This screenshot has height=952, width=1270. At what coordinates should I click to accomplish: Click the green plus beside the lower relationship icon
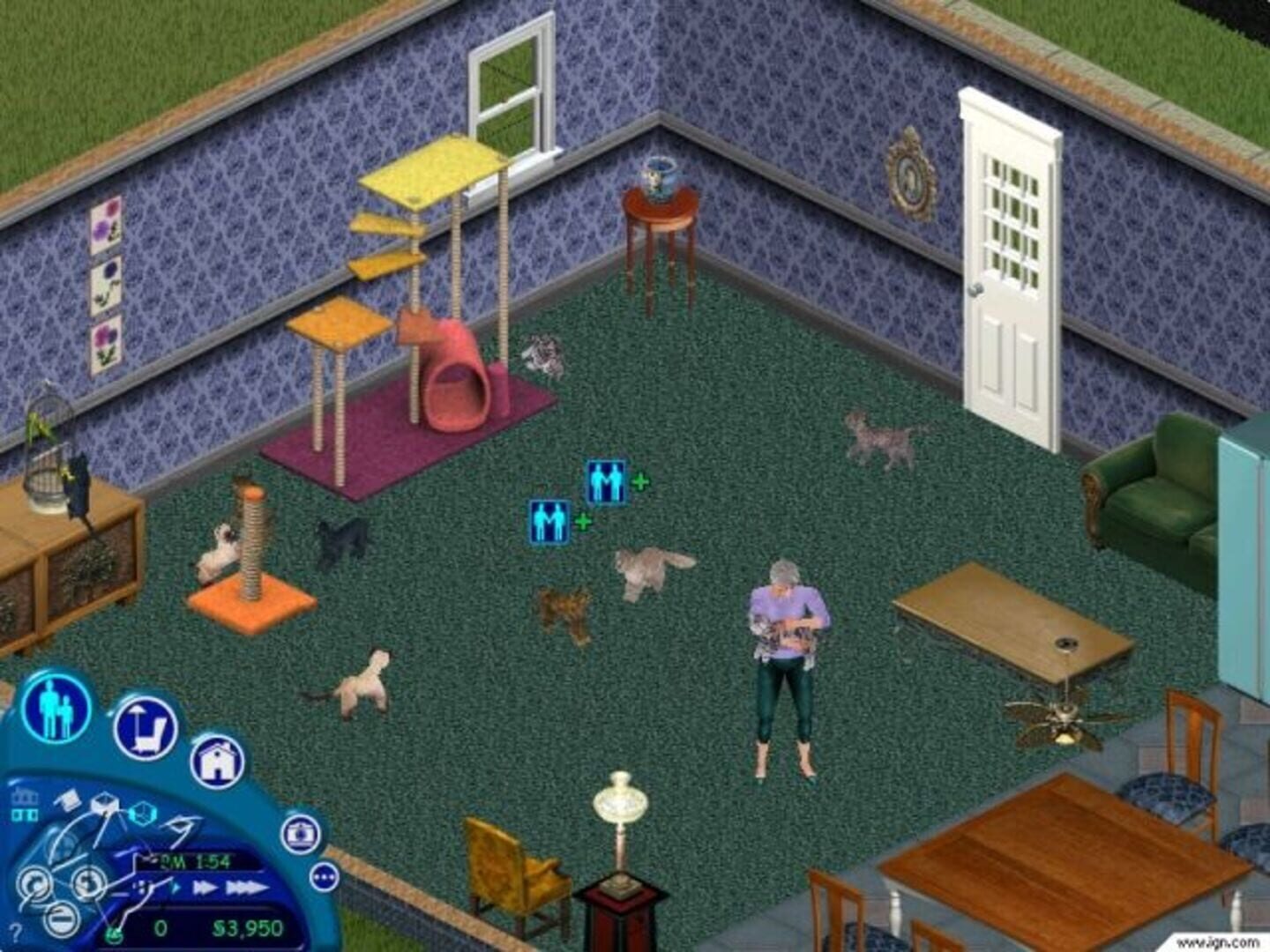(x=582, y=522)
